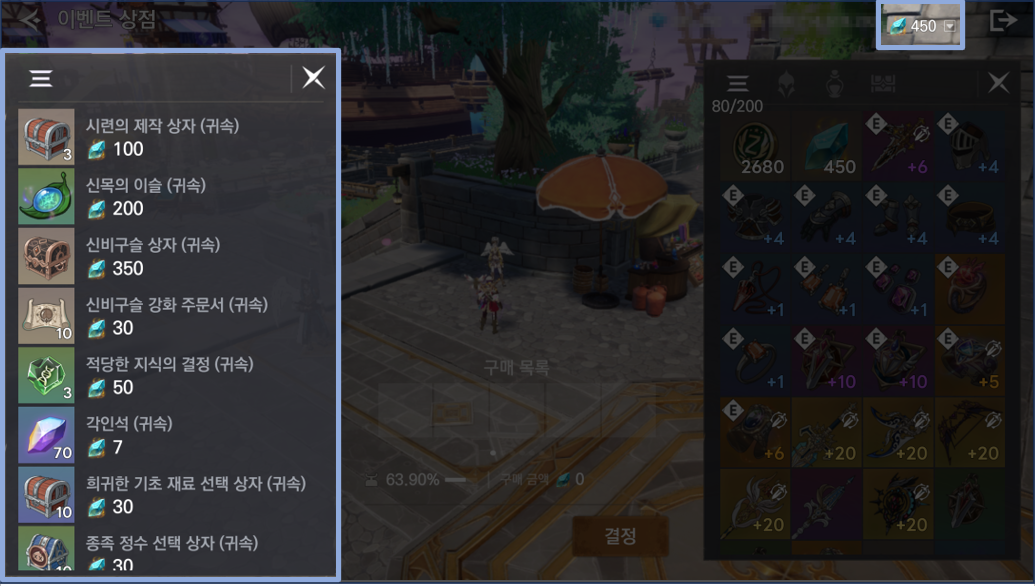The height and width of the screenshot is (586, 1035).
Task: Choose 각인석 purple crystal item
Action: pos(170,435)
